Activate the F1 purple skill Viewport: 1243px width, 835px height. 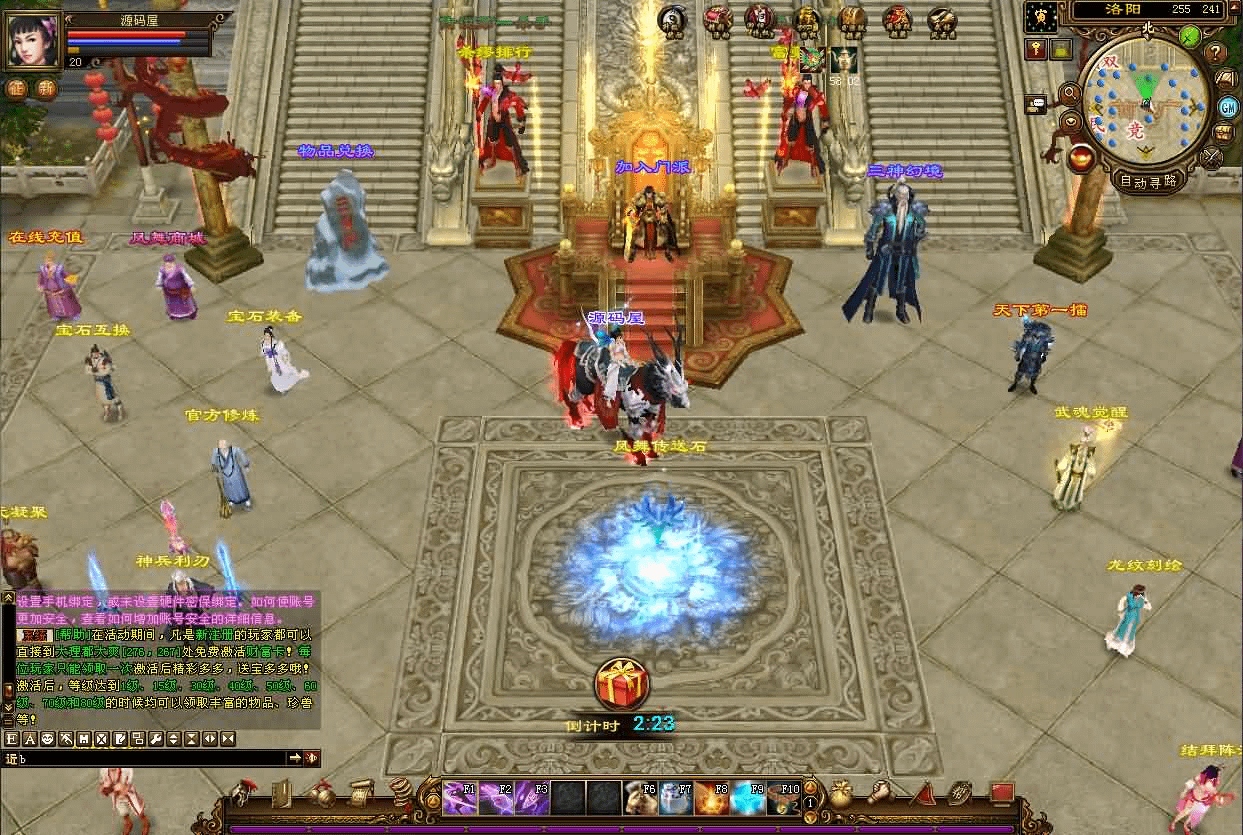click(459, 798)
